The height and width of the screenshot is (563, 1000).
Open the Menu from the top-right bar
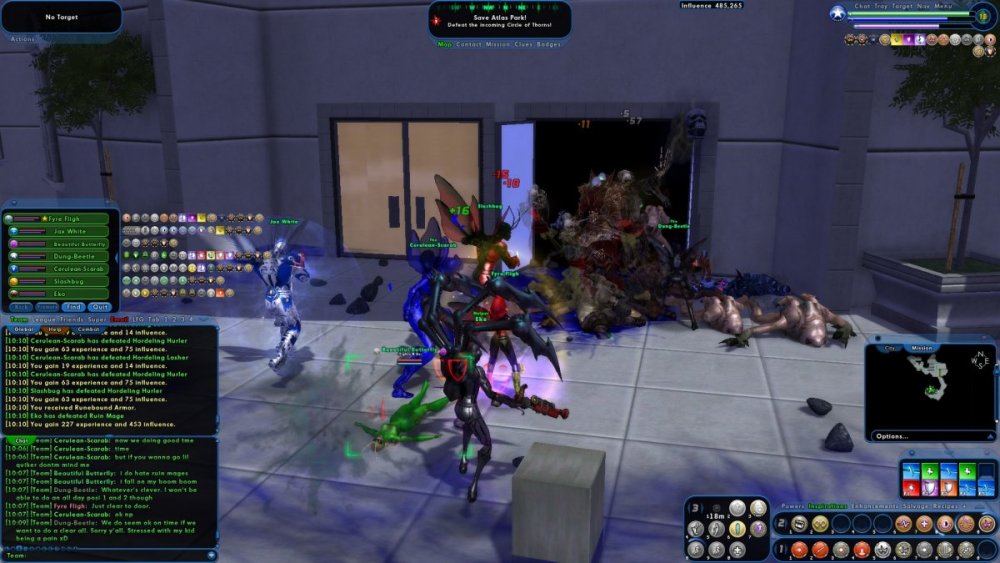click(x=943, y=6)
